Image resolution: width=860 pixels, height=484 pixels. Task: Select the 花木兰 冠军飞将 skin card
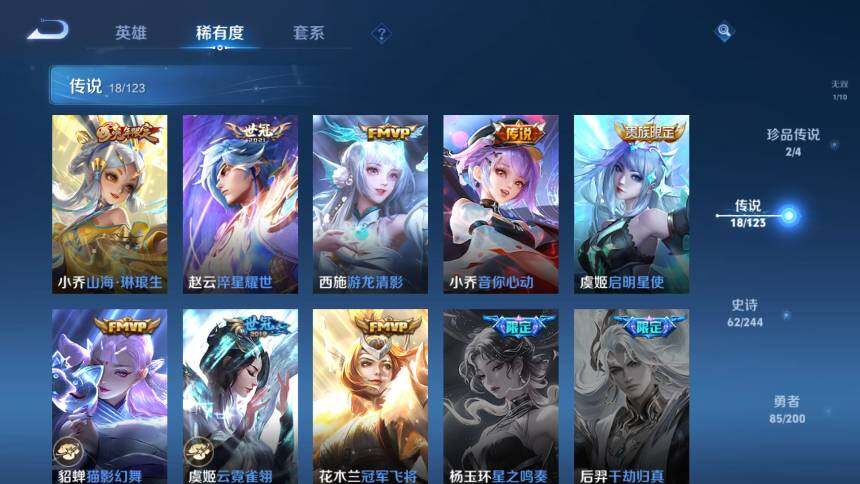tap(370, 397)
